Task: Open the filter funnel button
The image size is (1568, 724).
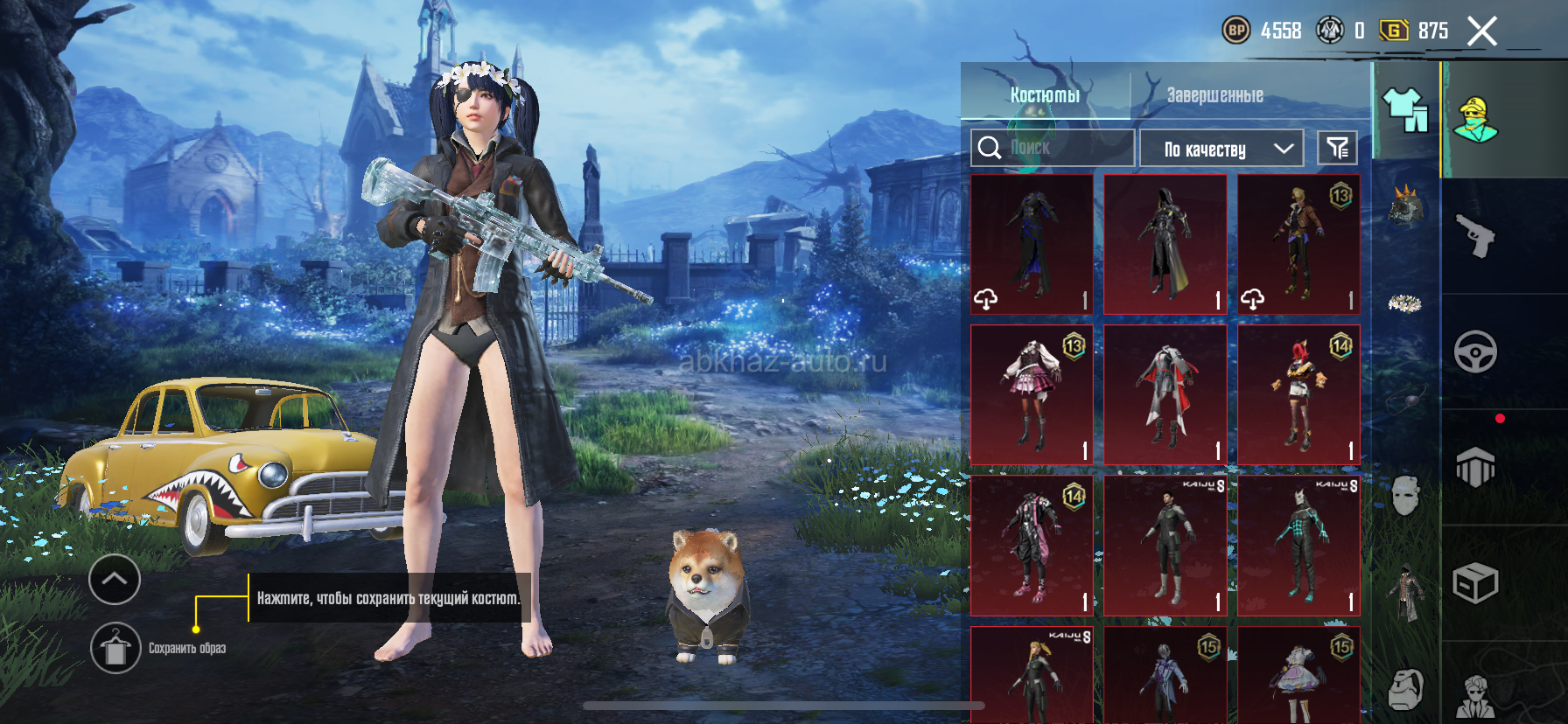Action: click(1337, 148)
